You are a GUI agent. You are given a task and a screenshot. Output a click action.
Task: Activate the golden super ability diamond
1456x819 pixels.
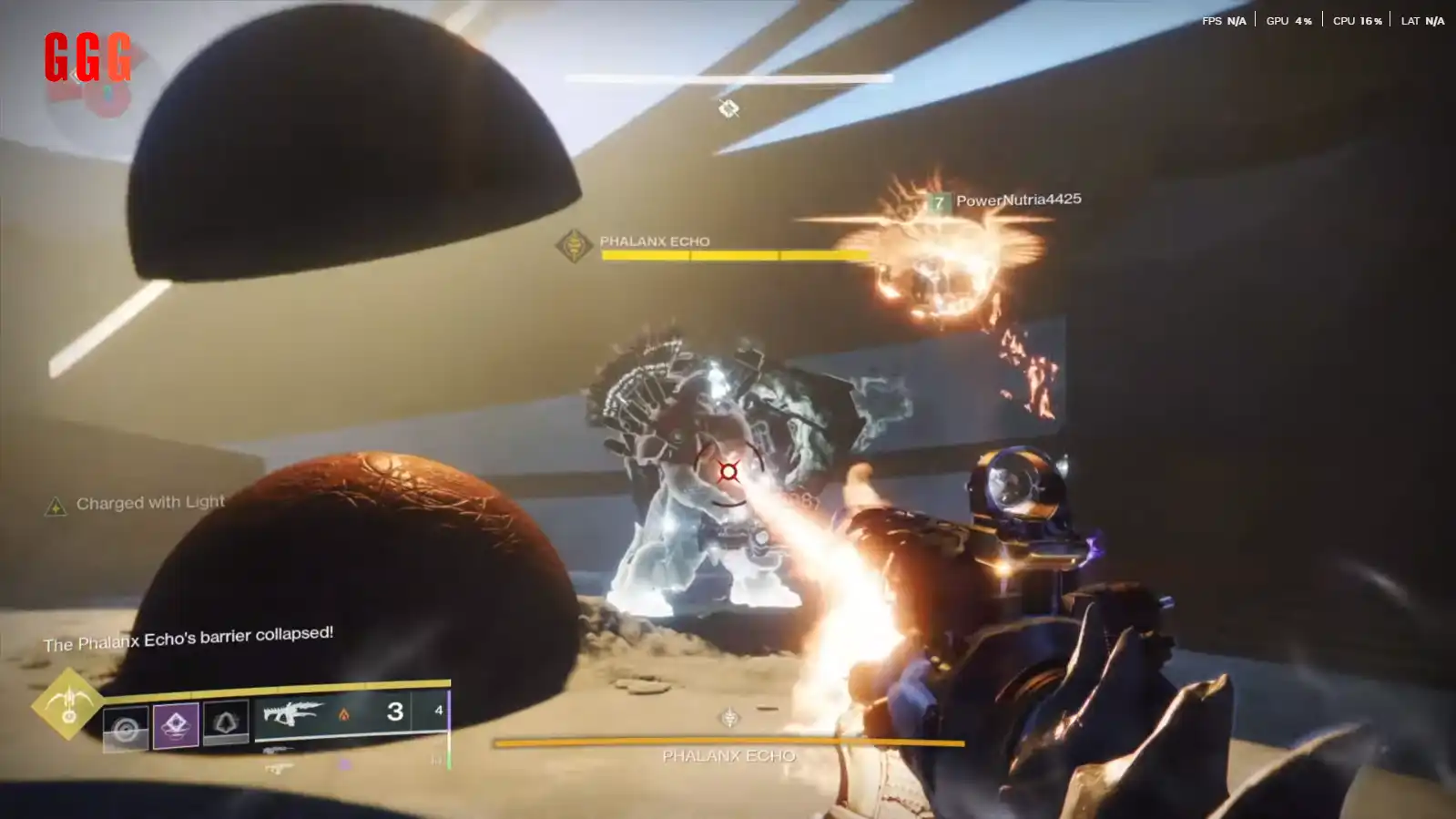point(67,702)
